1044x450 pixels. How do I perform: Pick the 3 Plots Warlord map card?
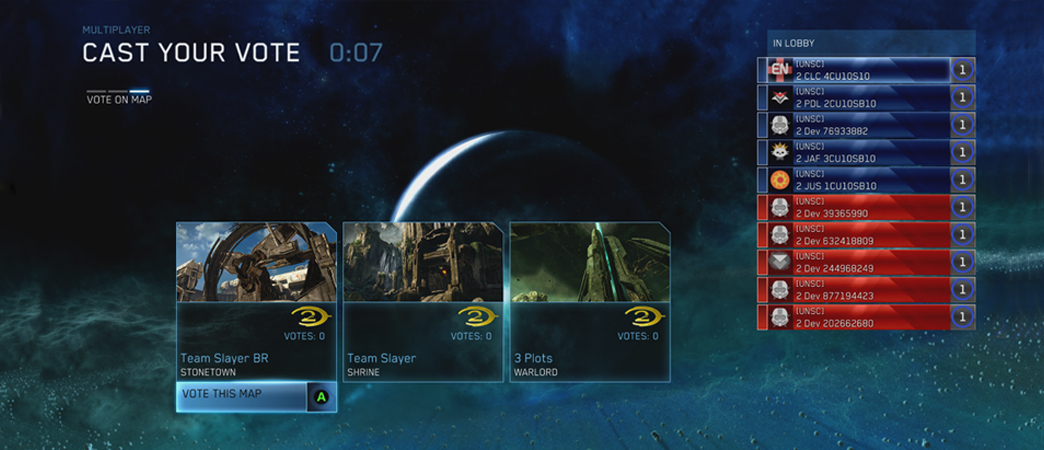coord(588,300)
